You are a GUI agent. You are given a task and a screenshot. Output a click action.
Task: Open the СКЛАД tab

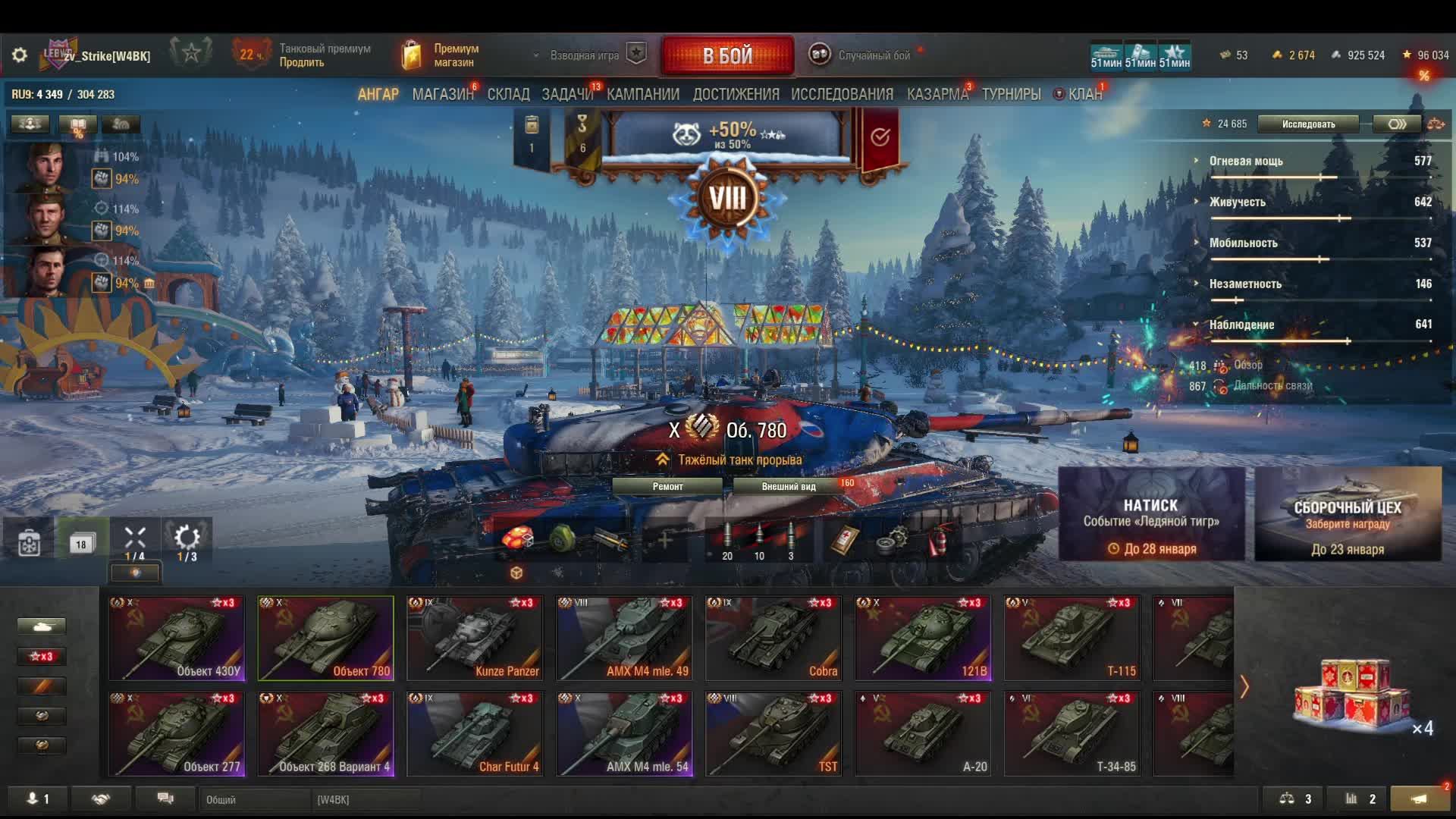[508, 95]
